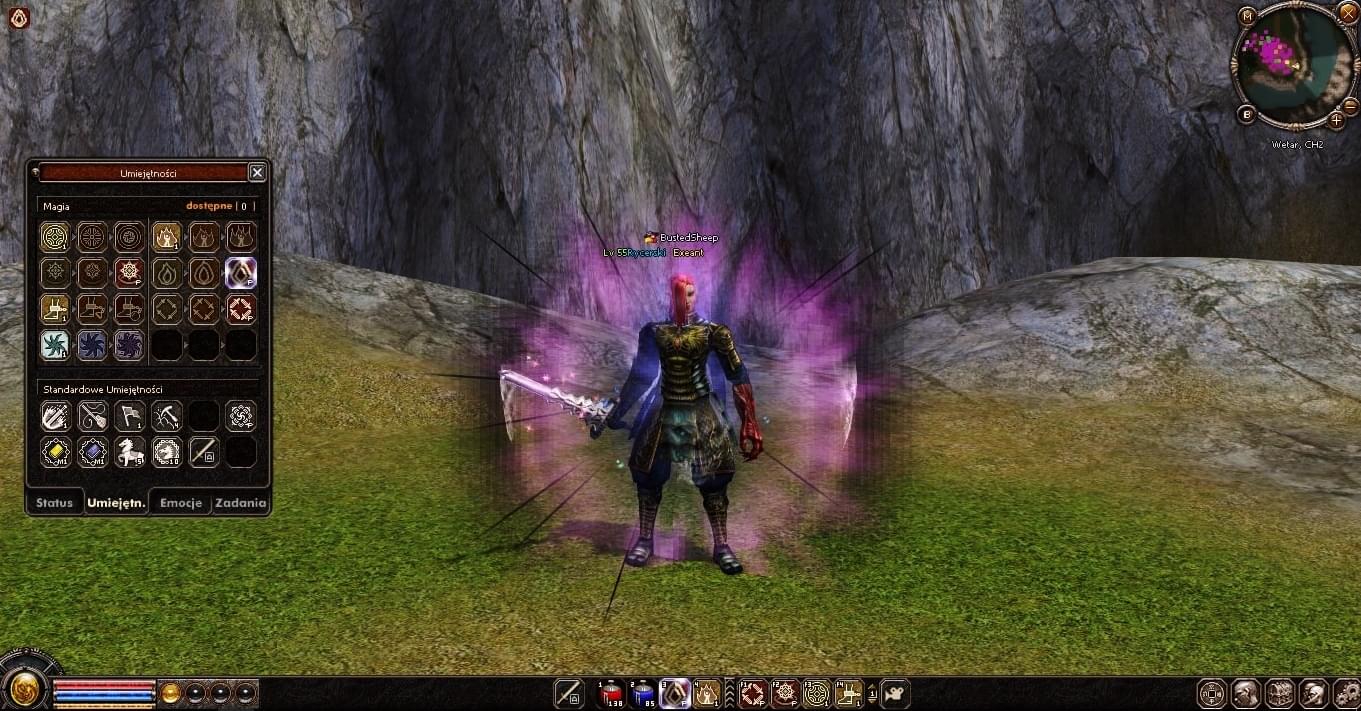Show the Zadania quests tab
Viewport: 1361px width, 711px height.
click(x=240, y=503)
